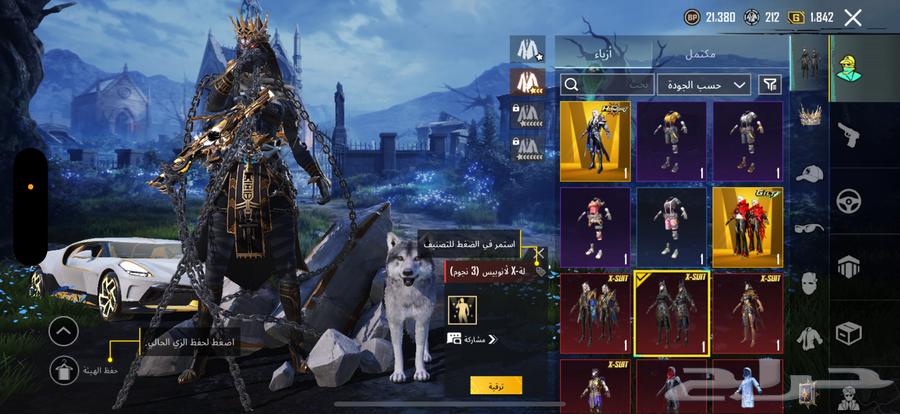Image resolution: width=900 pixels, height=414 pixels.
Task: Open the حسب الجودة sort dropdown
Action: click(x=704, y=85)
